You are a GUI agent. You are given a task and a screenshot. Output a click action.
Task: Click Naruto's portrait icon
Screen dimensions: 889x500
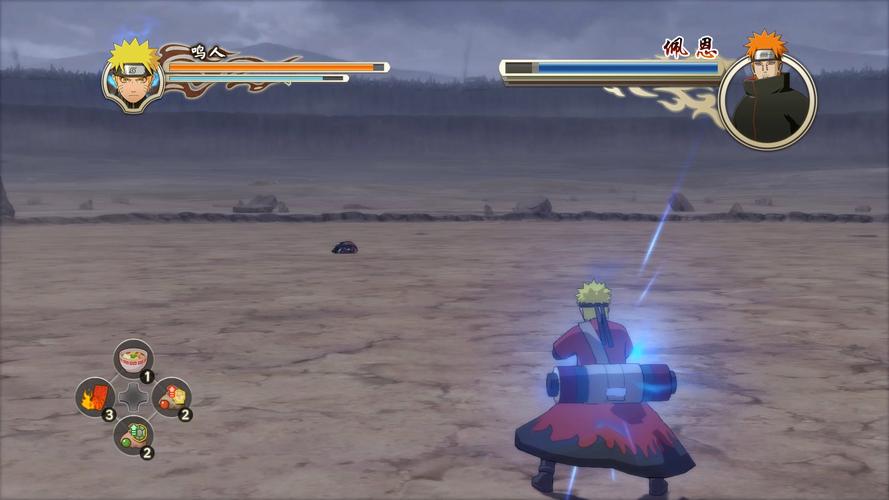[x=132, y=74]
